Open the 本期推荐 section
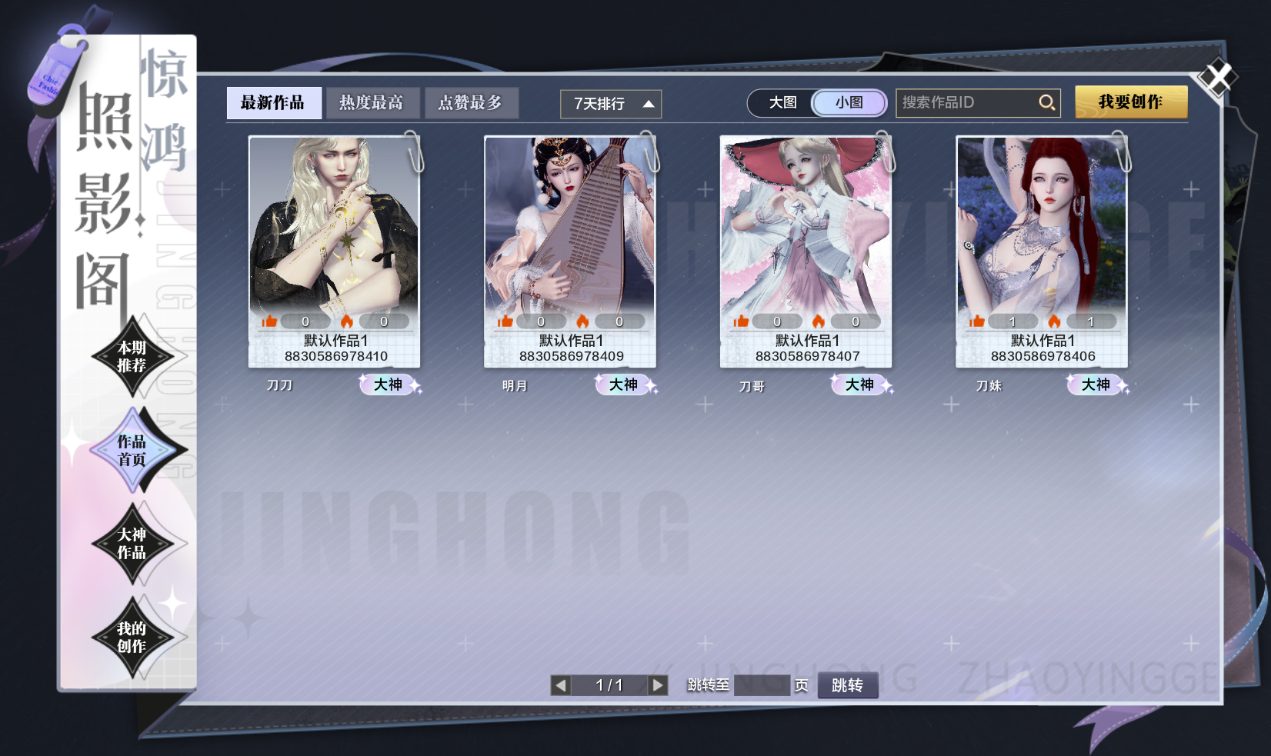The width and height of the screenshot is (1271, 756). (132, 357)
